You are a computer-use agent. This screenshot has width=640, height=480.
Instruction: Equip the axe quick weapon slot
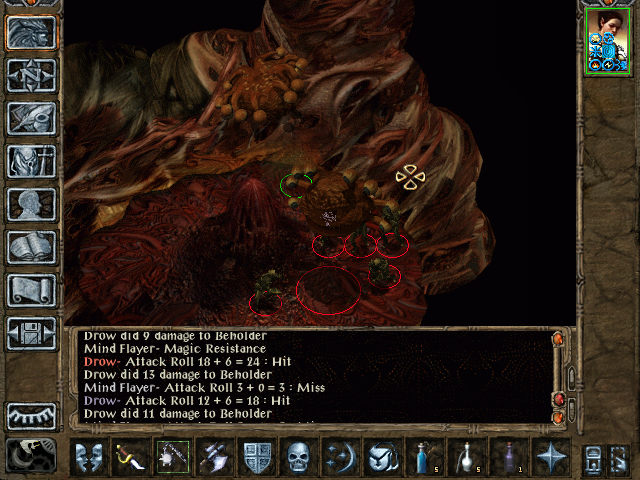pos(215,457)
